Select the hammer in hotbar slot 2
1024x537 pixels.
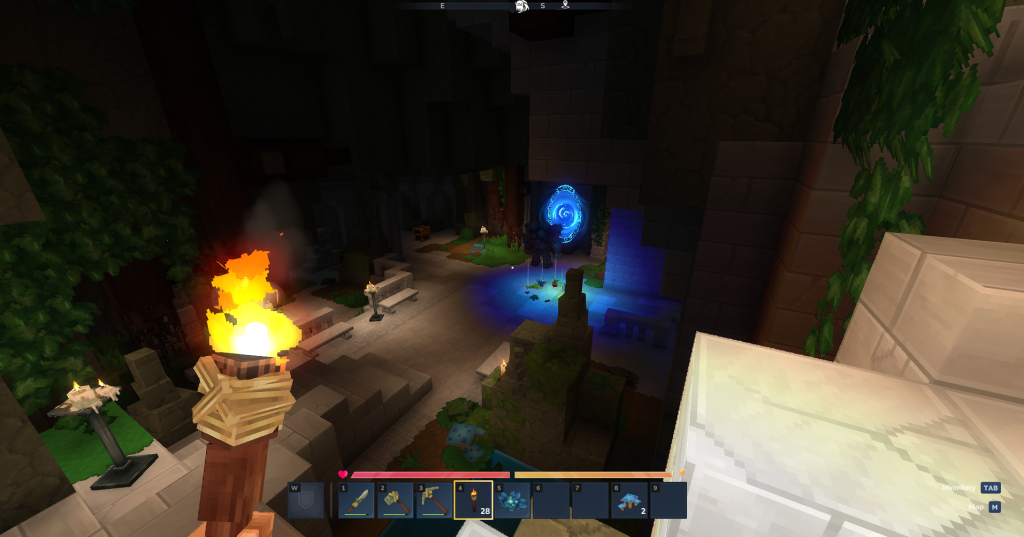(395, 500)
